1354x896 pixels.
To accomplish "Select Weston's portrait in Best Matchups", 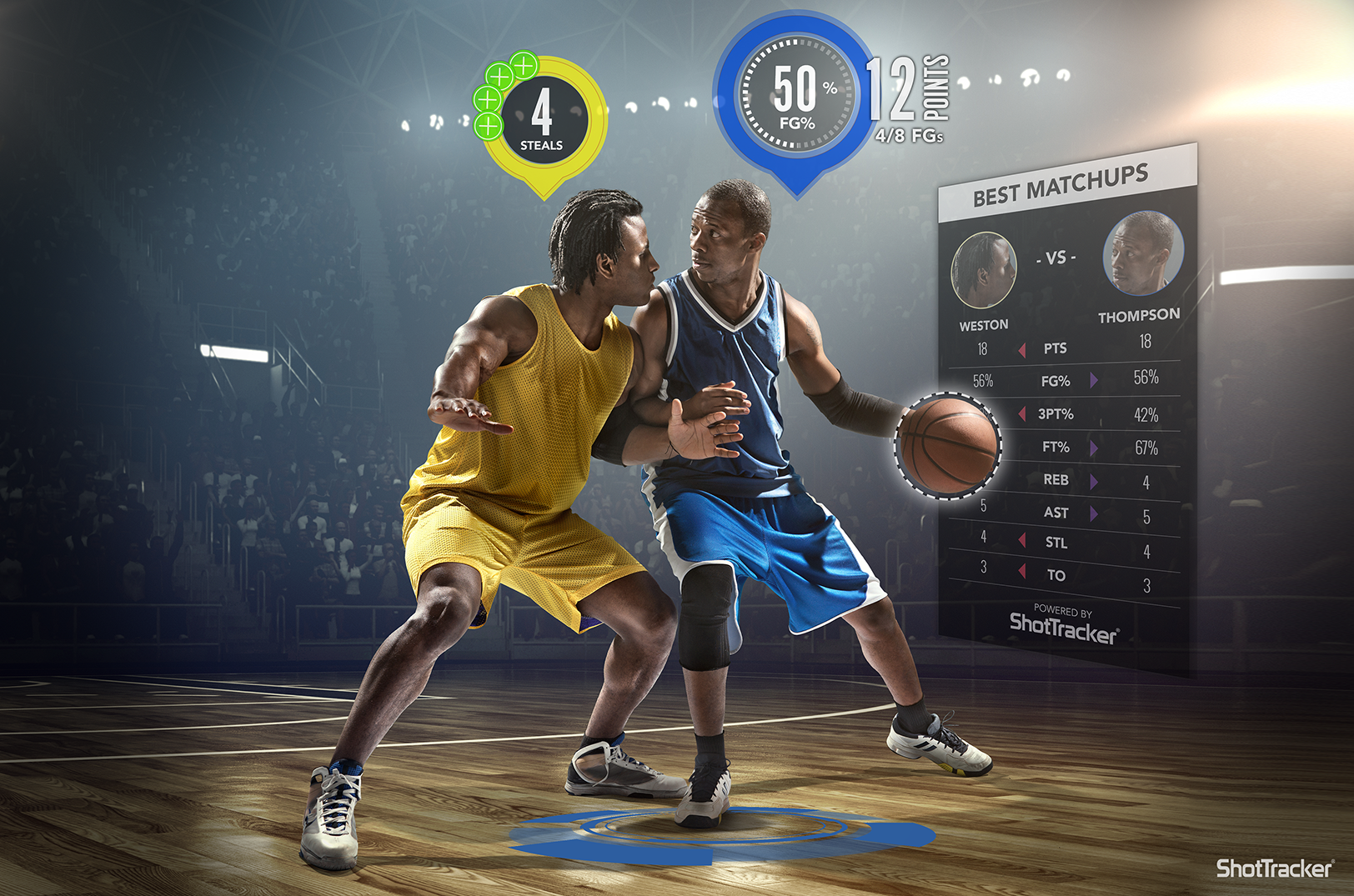I will (x=984, y=270).
